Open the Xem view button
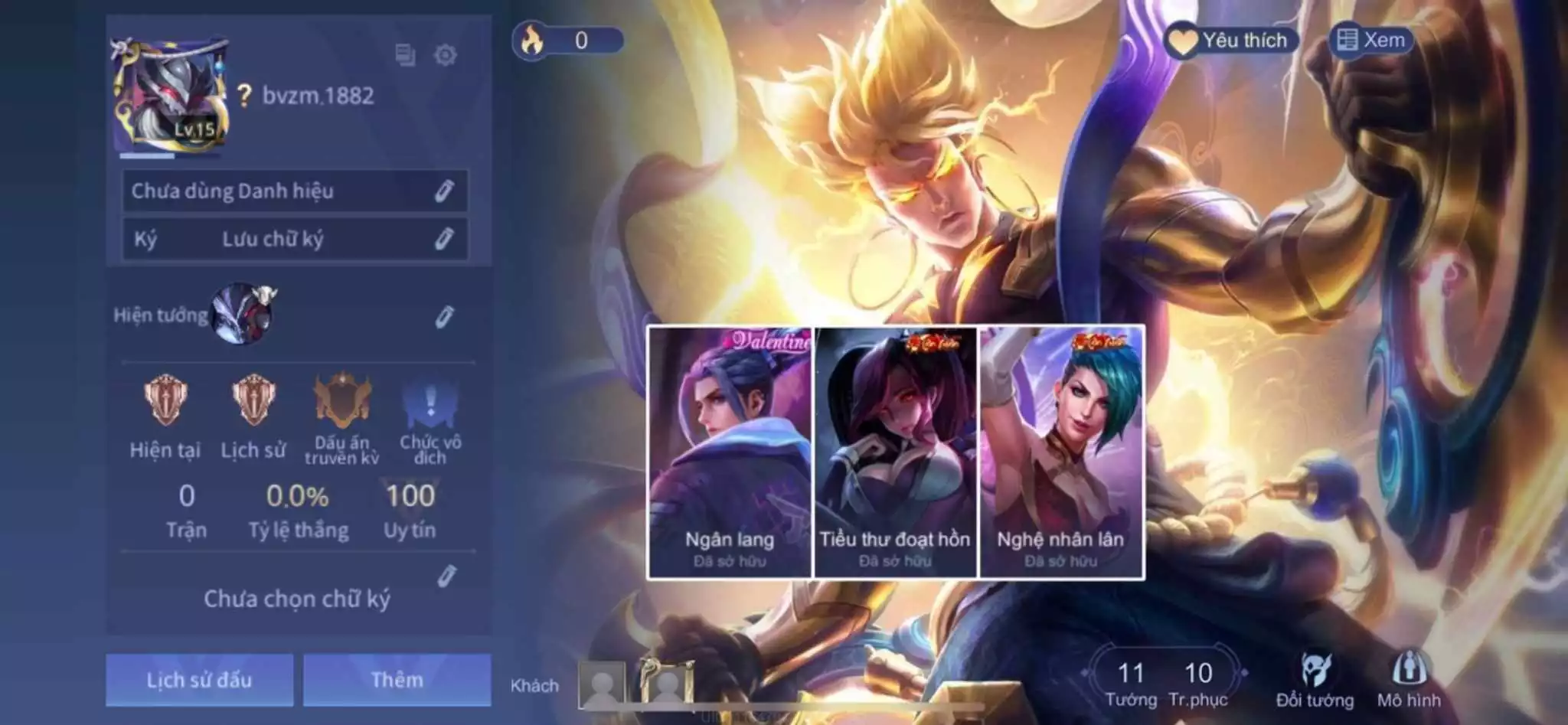 [1370, 41]
